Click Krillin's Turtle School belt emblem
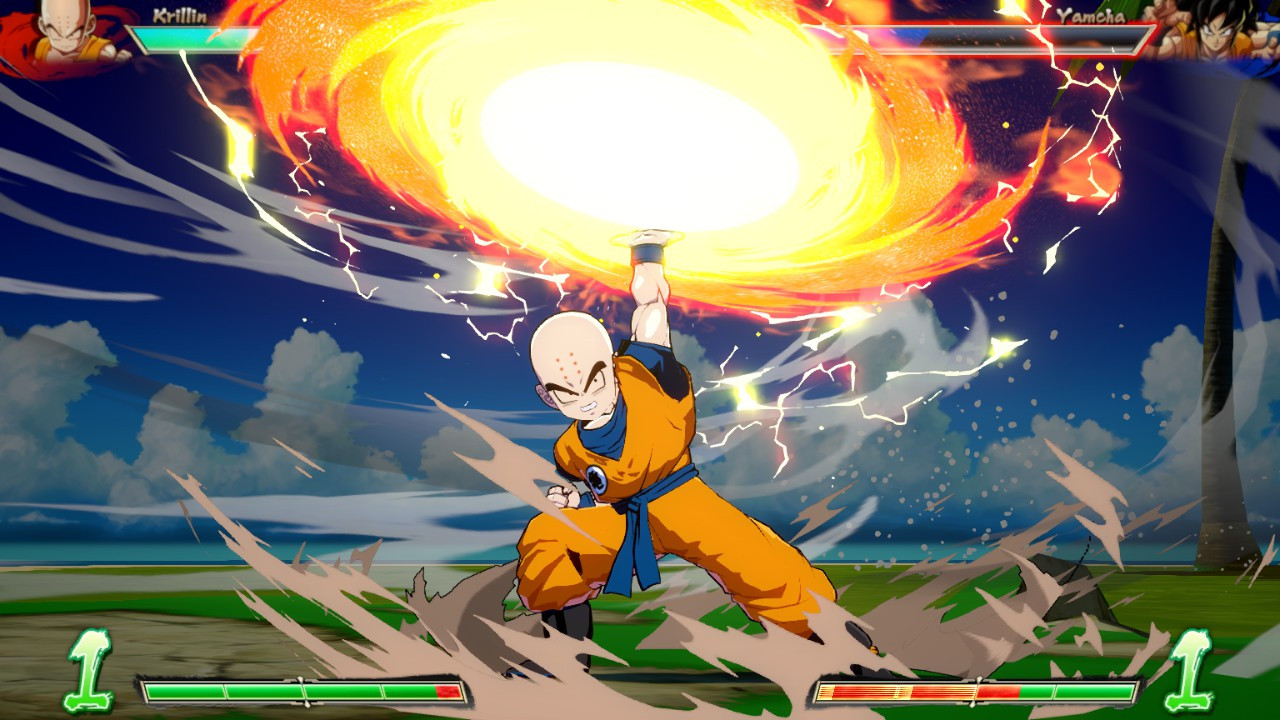 point(599,476)
